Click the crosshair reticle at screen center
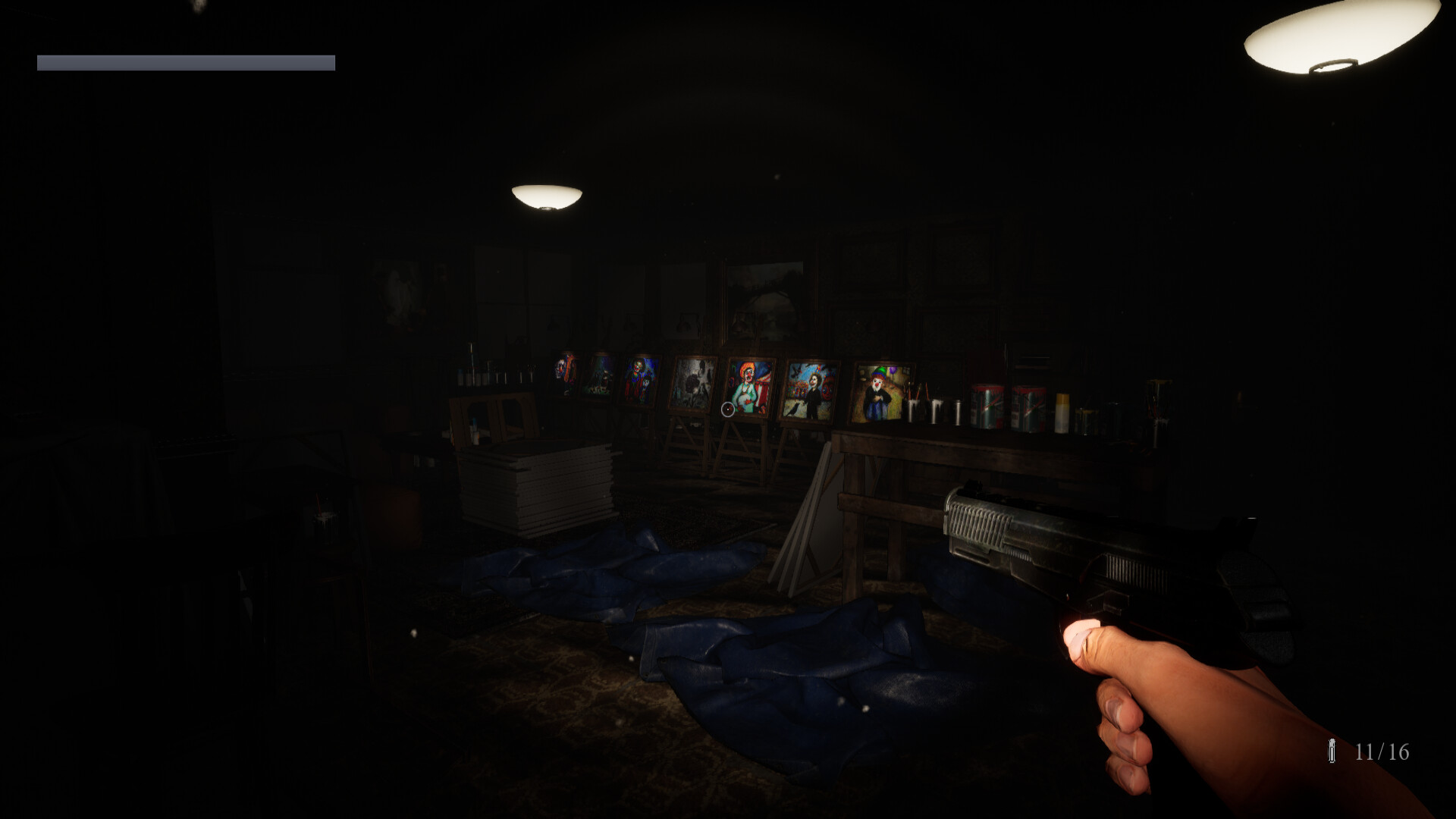This screenshot has height=819, width=1456. click(728, 409)
